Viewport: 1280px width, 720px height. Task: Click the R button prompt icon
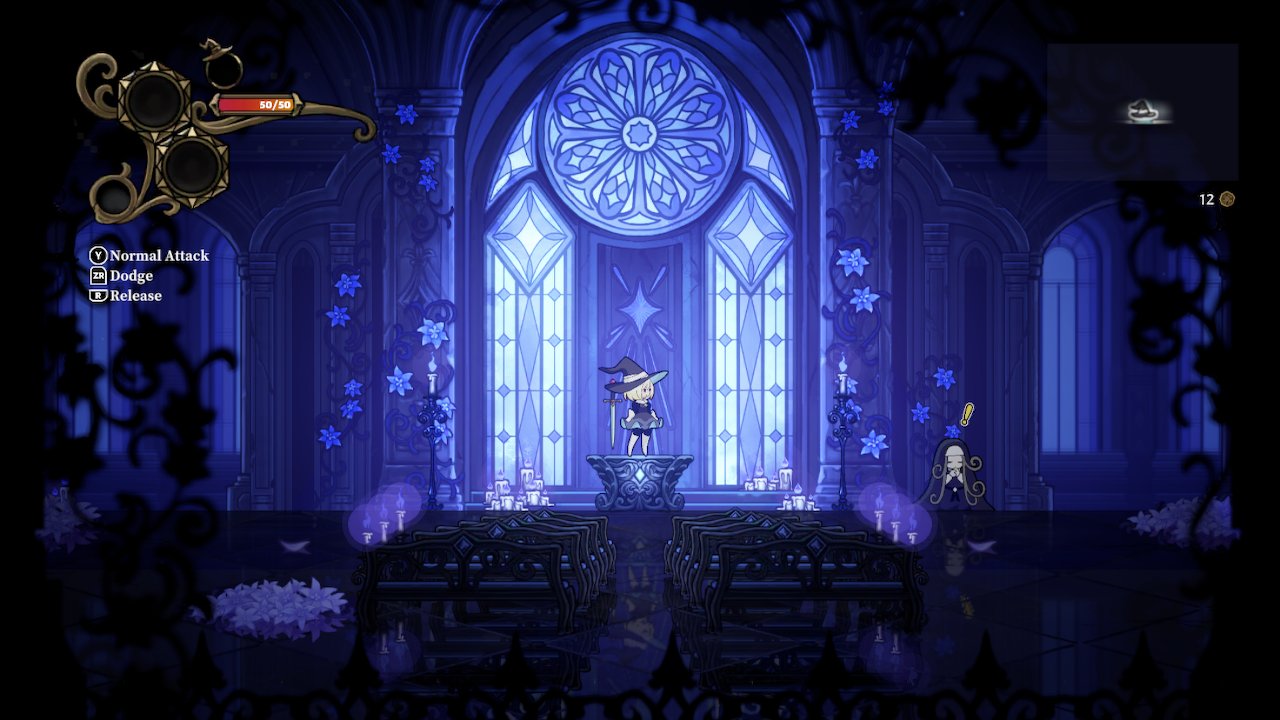97,295
